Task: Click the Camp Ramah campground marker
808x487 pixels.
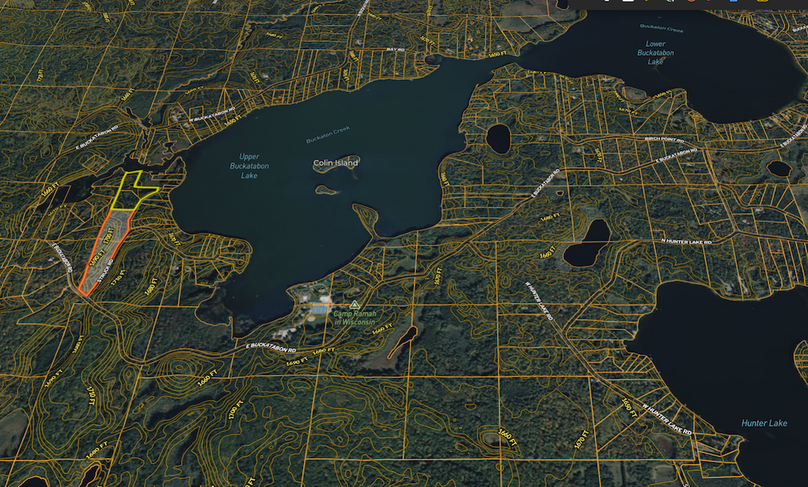Action: coord(353,303)
